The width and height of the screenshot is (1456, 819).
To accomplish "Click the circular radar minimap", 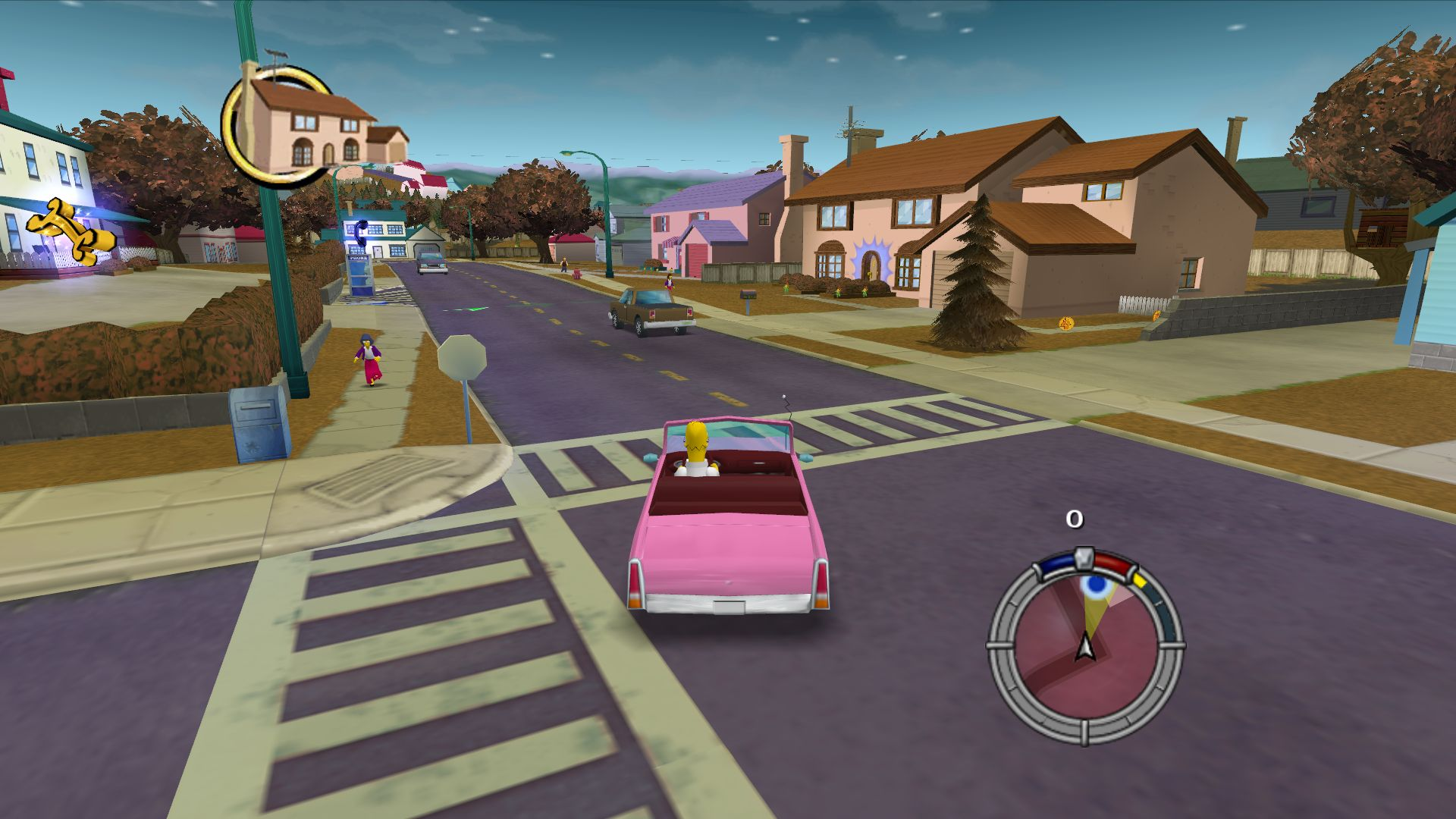I will [1085, 647].
